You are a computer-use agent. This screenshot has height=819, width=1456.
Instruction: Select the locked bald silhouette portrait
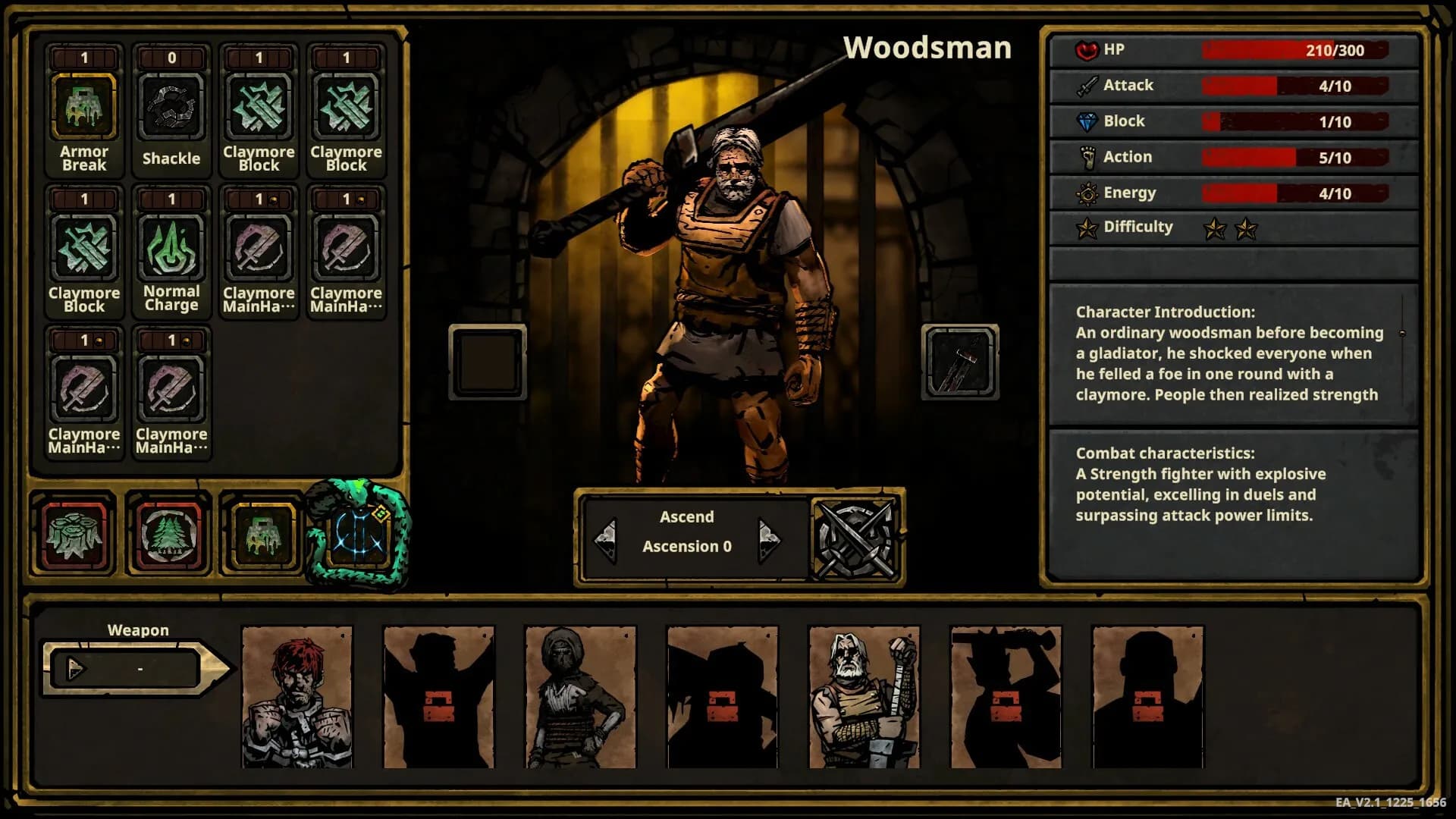(1148, 697)
